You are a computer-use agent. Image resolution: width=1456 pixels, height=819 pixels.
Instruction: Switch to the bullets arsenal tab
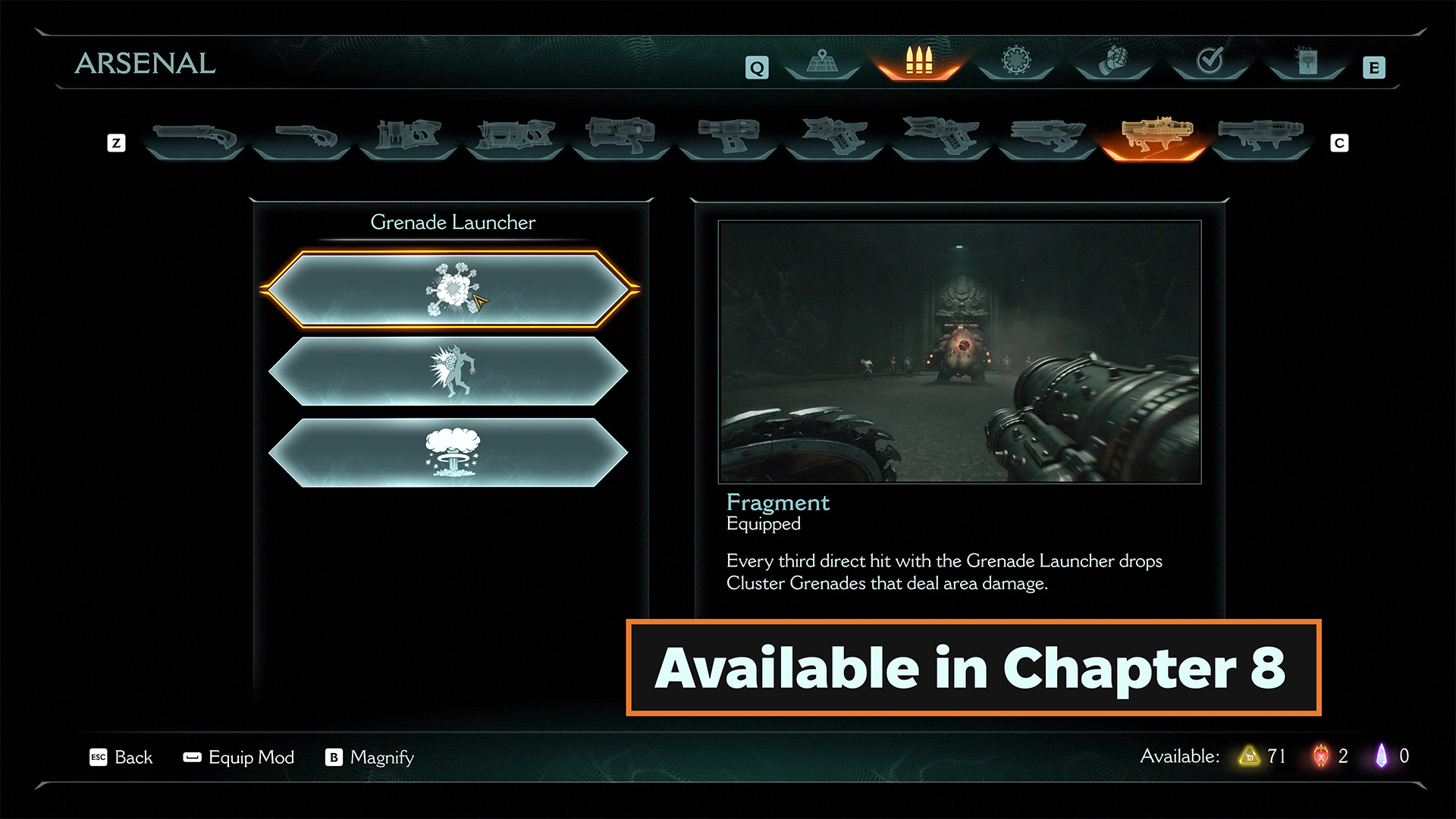[x=919, y=62]
